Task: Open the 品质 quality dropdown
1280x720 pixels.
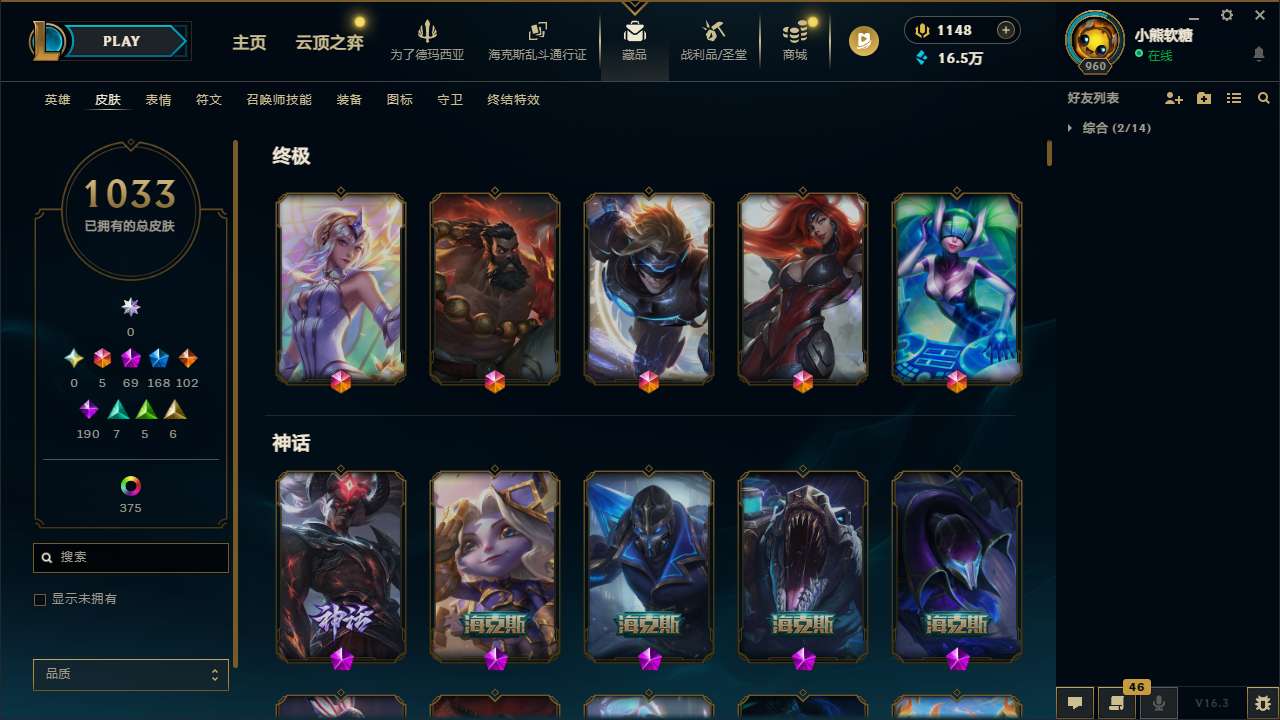Action: point(130,674)
